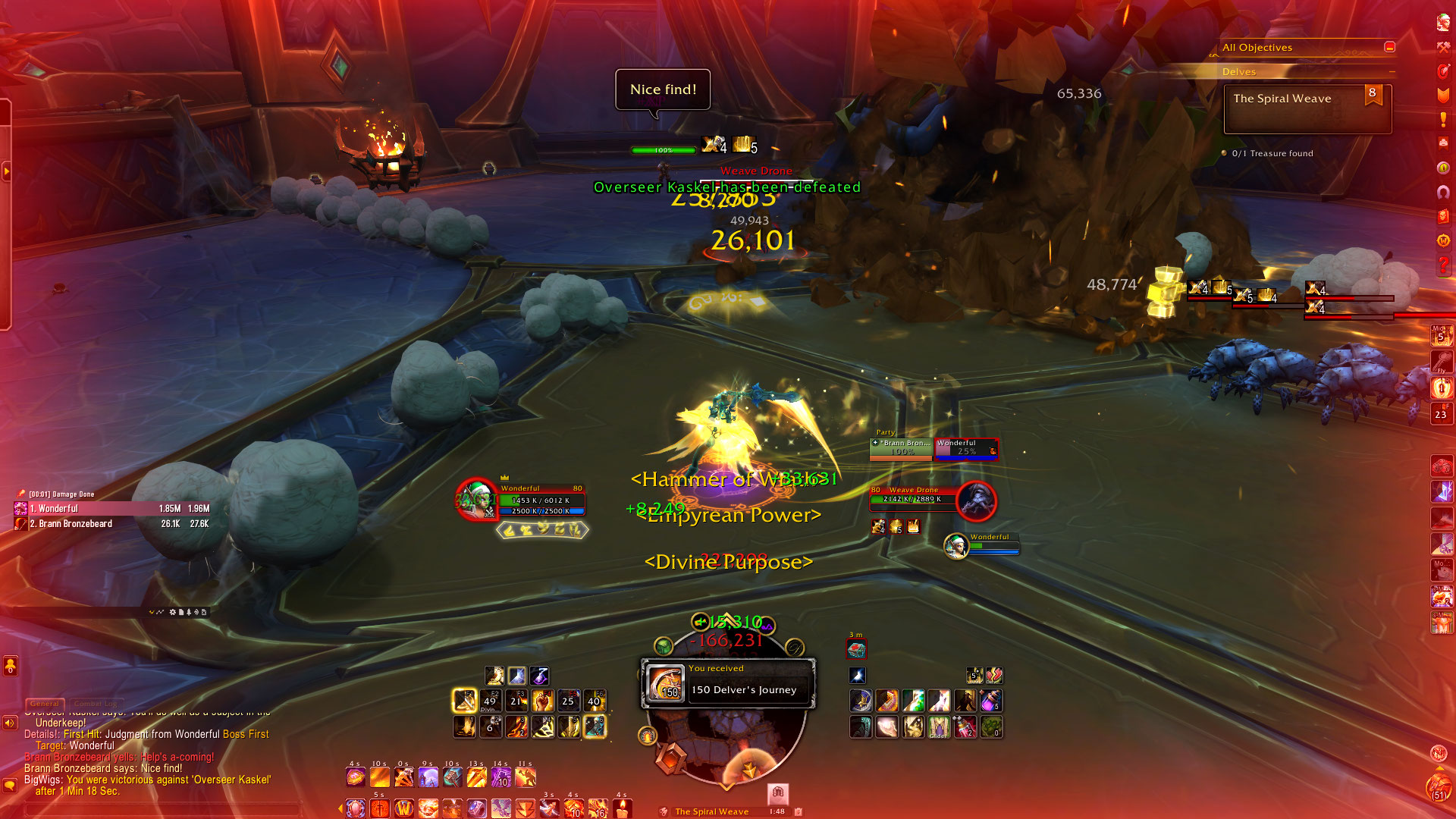Activate the golden fist ability
The image size is (1456, 819).
click(543, 701)
